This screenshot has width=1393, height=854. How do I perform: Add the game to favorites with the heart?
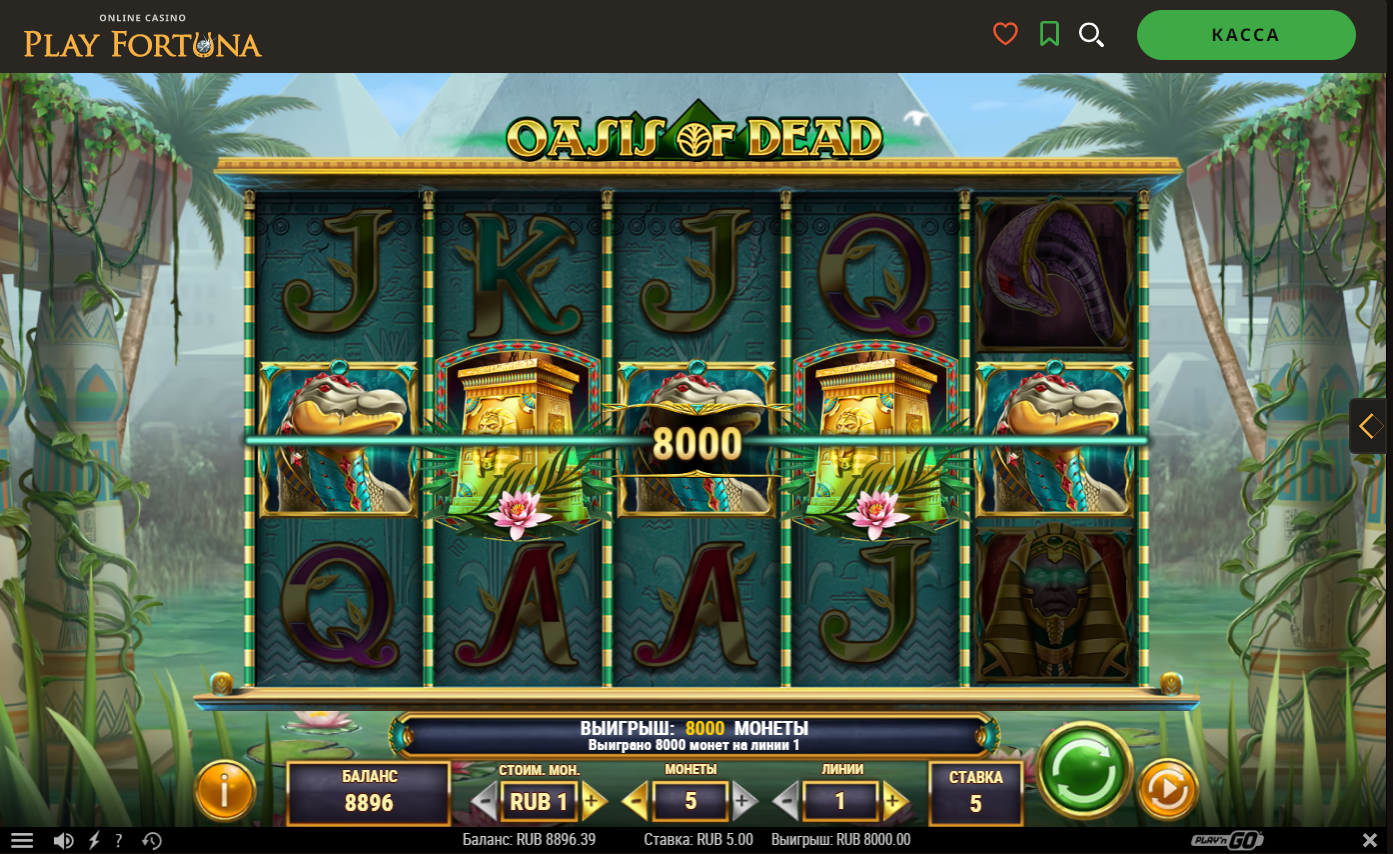1005,35
